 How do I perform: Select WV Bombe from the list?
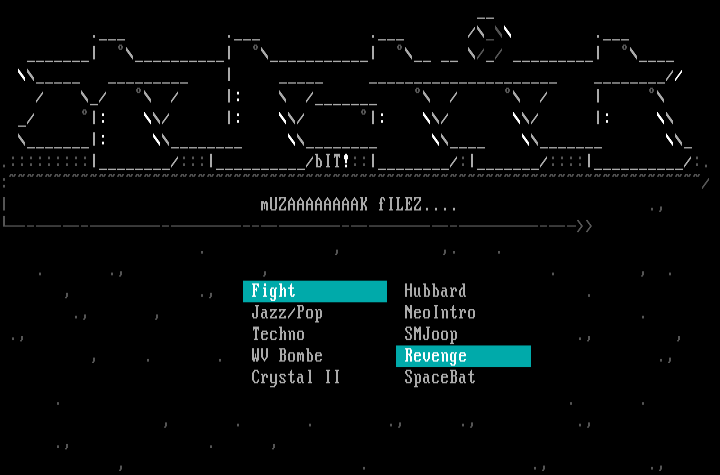[287, 356]
